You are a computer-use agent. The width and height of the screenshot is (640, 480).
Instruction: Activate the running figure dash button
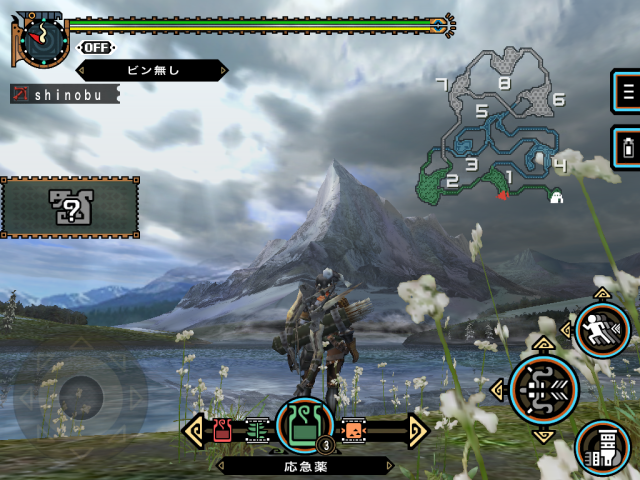(x=602, y=331)
